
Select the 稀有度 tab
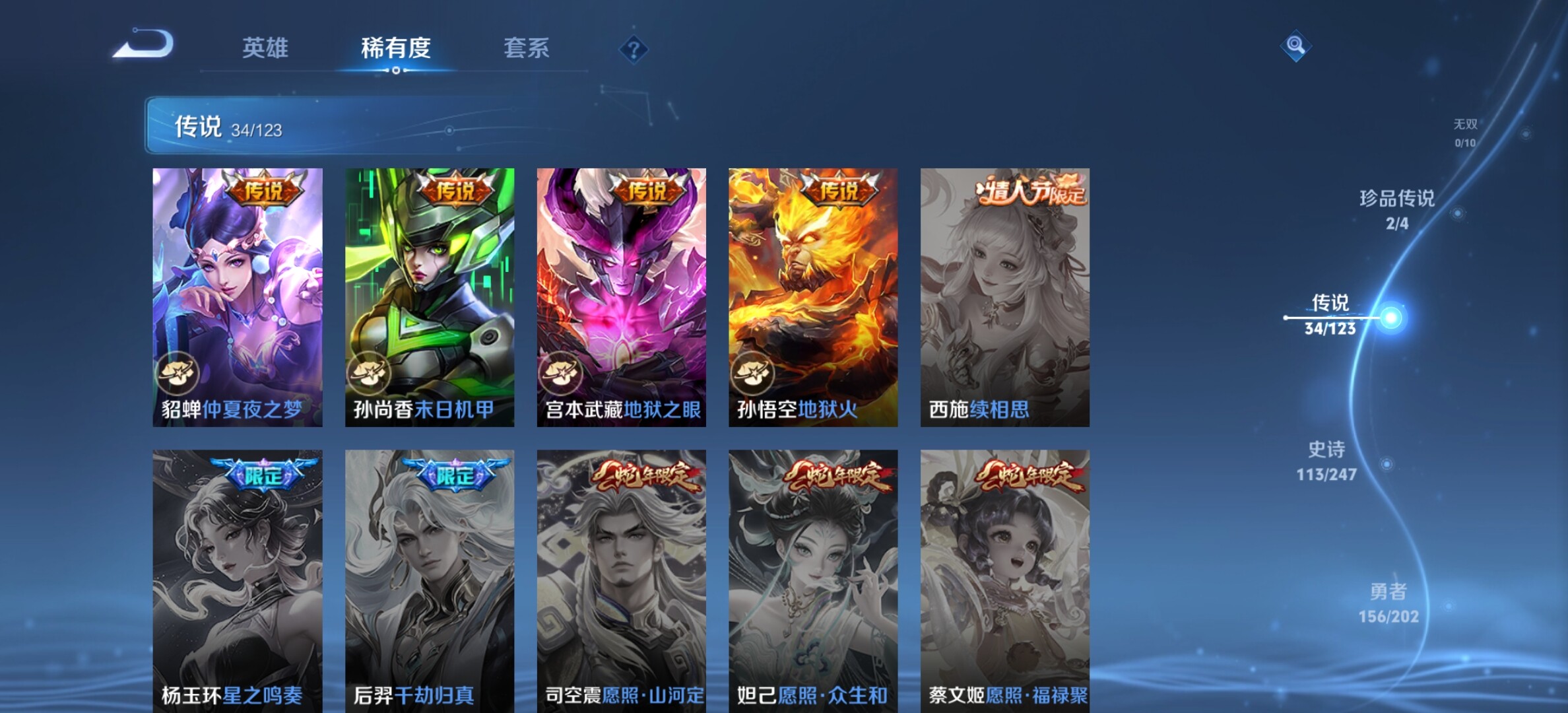click(x=395, y=48)
